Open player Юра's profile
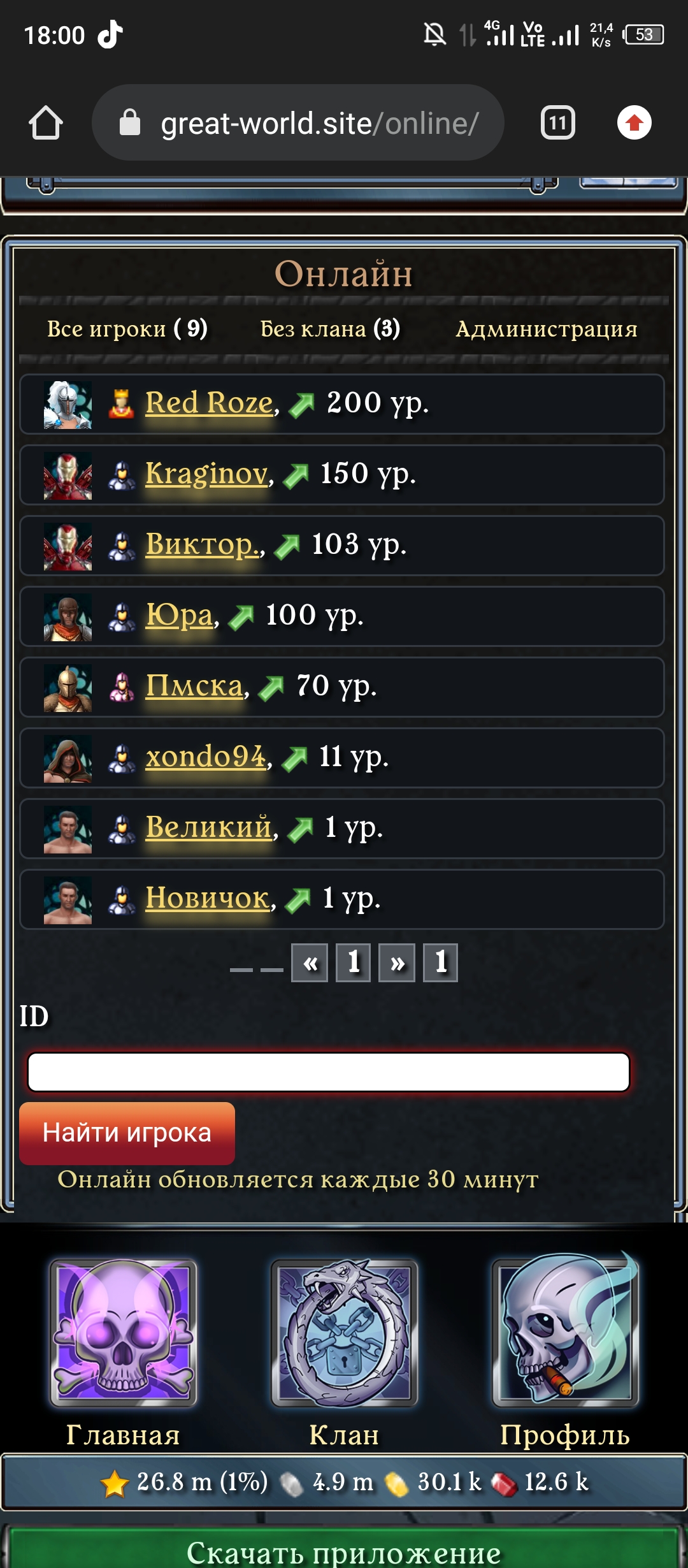688x1568 pixels. 179,615
